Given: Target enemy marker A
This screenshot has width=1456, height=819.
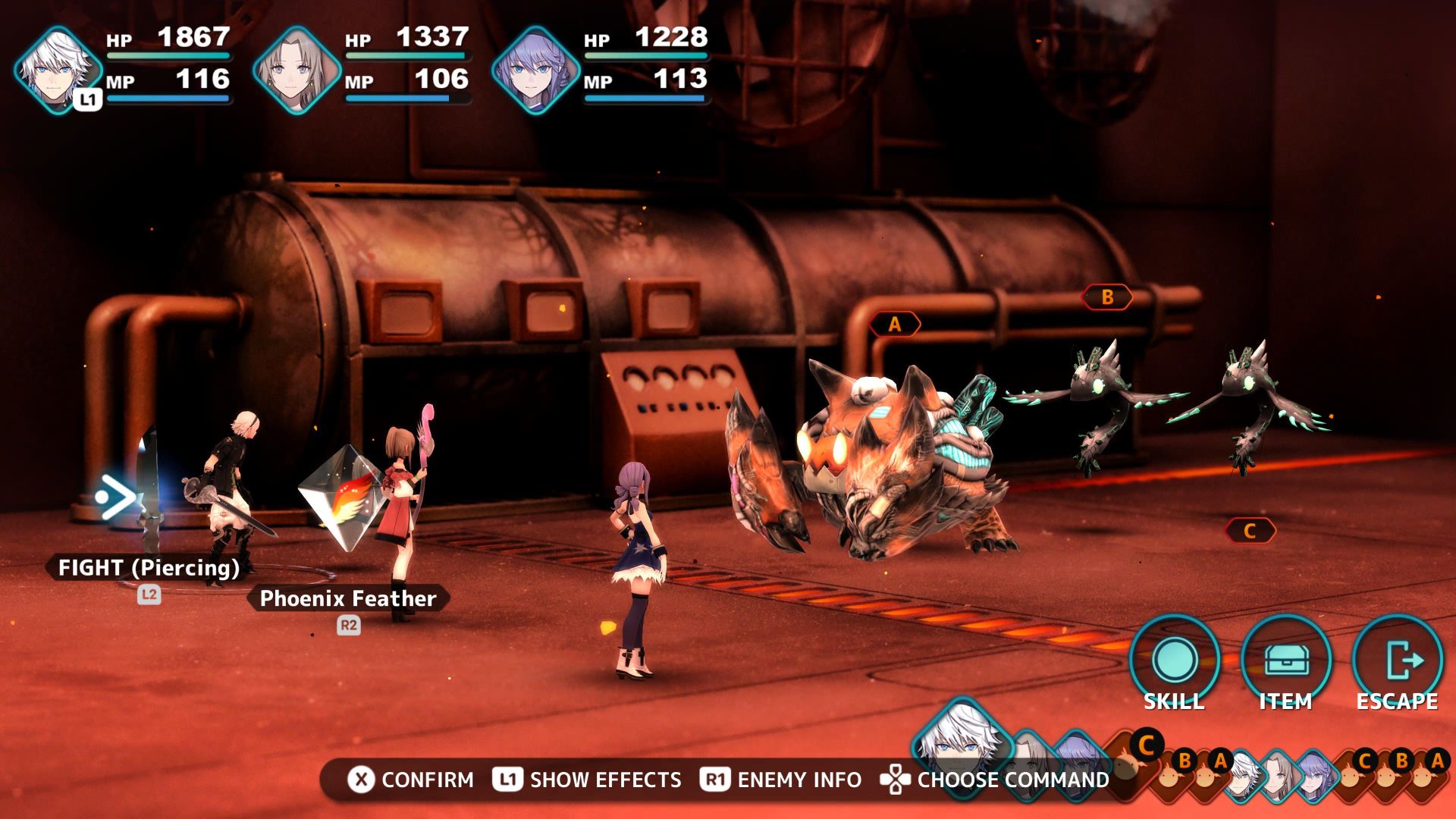Looking at the screenshot, I should 895,325.
